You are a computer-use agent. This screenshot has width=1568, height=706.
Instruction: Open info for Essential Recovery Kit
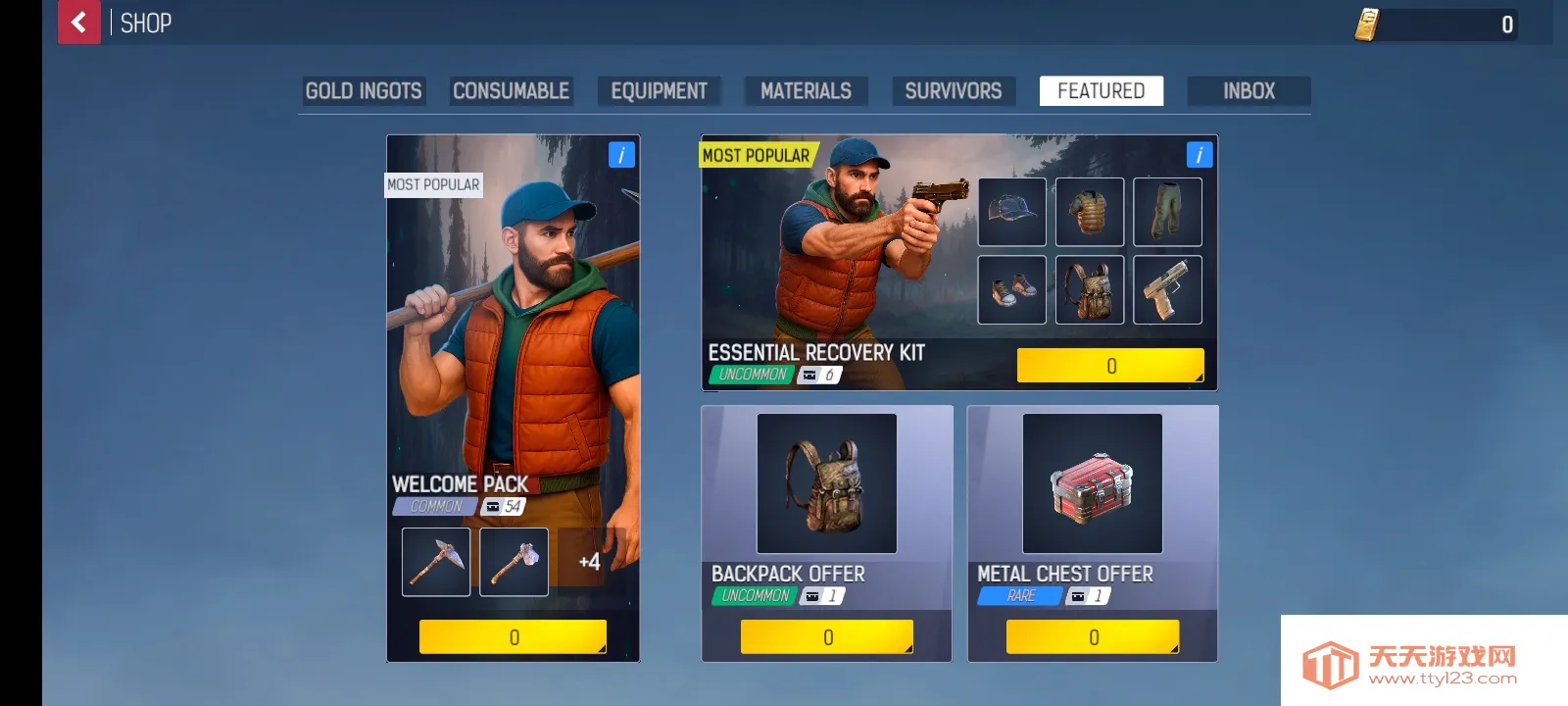click(1199, 155)
